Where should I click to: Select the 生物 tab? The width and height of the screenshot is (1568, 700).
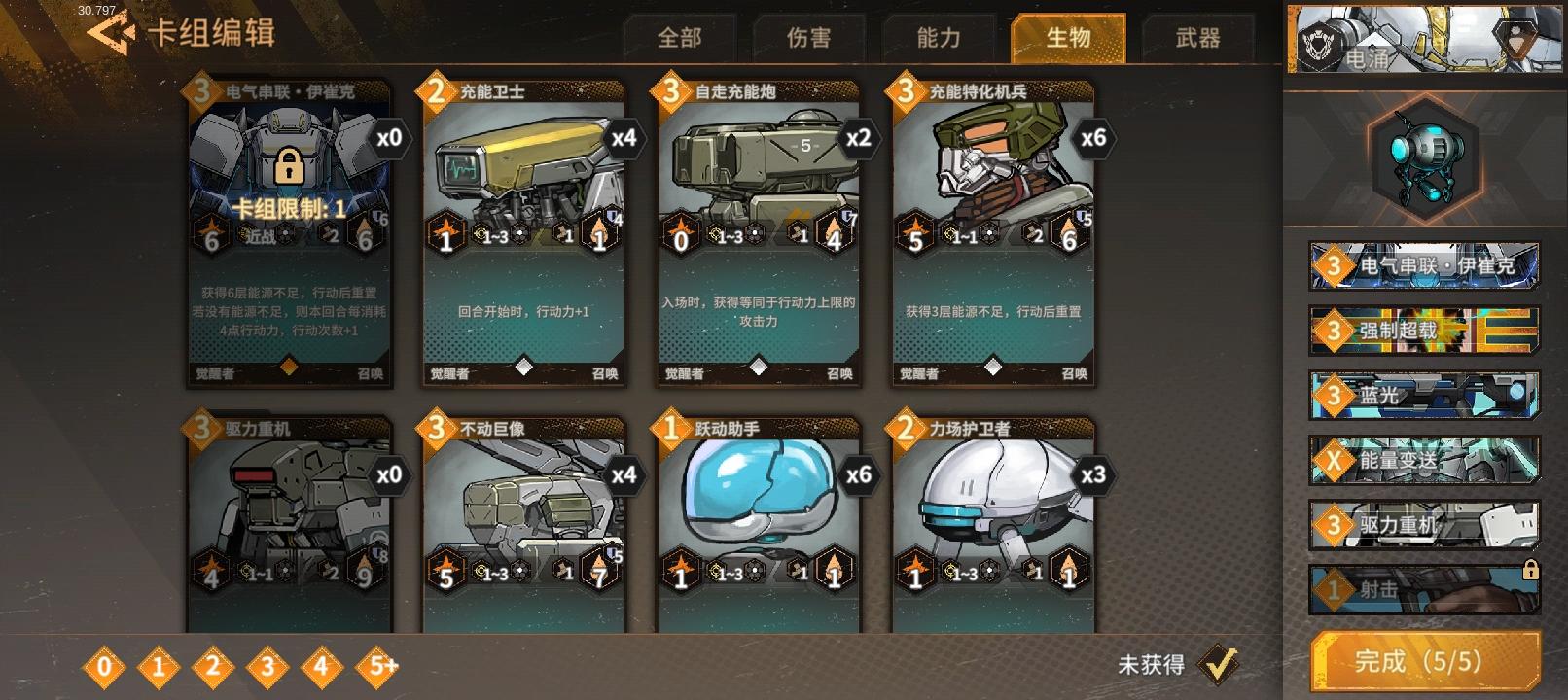click(1068, 38)
